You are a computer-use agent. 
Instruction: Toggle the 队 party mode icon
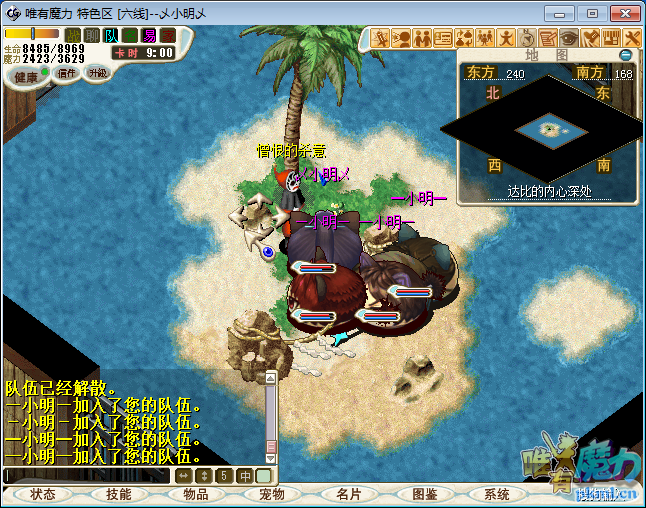[x=110, y=36]
